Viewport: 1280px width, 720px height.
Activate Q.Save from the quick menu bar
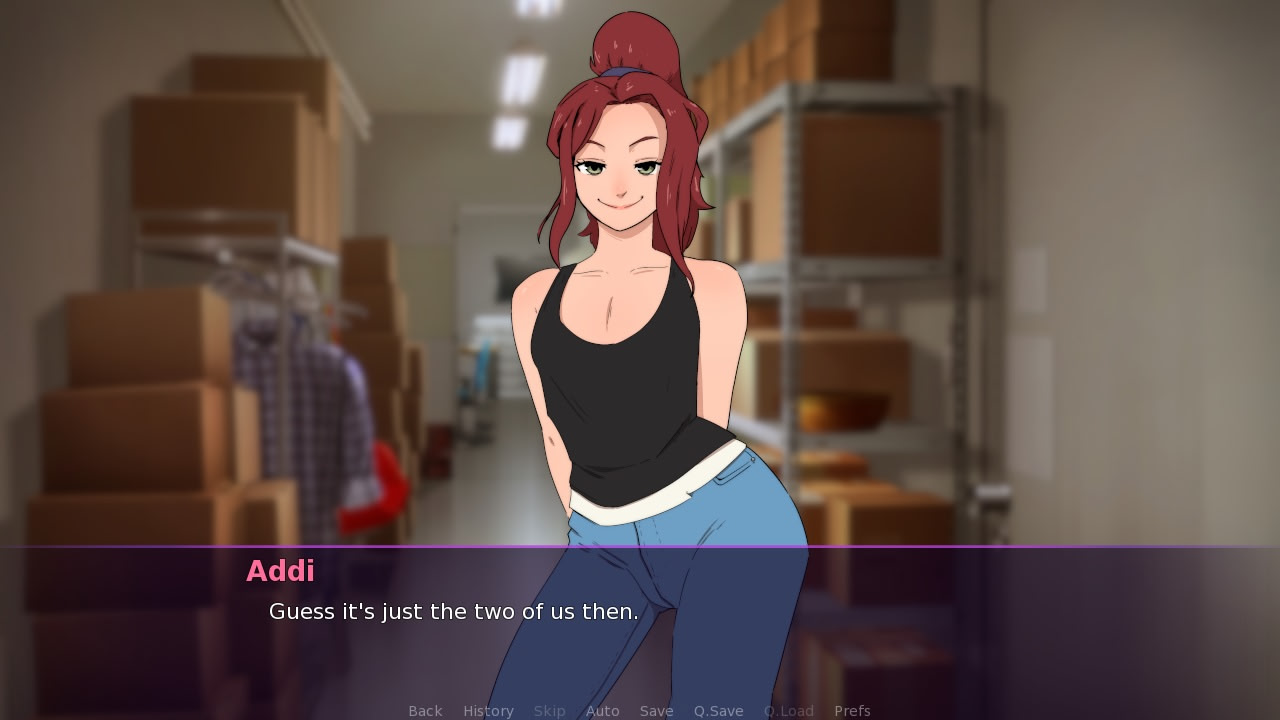(718, 710)
